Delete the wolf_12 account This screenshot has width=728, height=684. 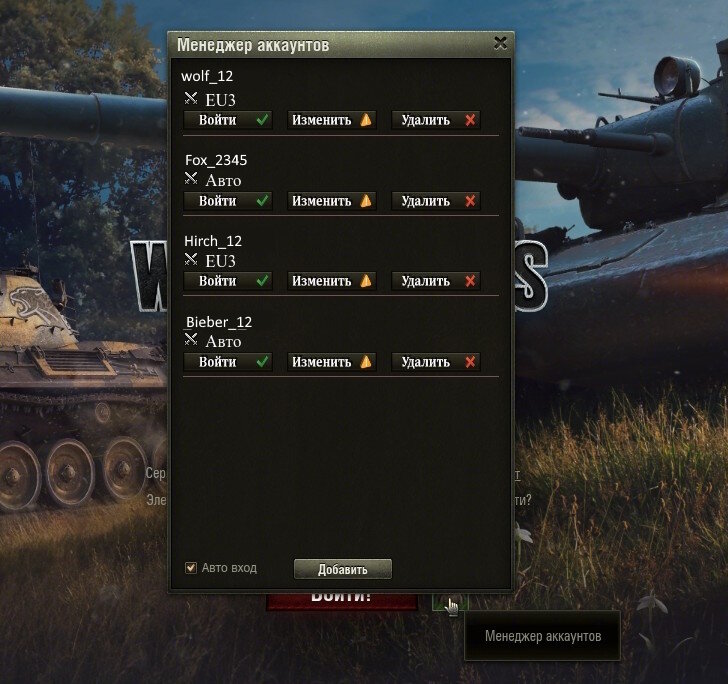click(x=436, y=120)
